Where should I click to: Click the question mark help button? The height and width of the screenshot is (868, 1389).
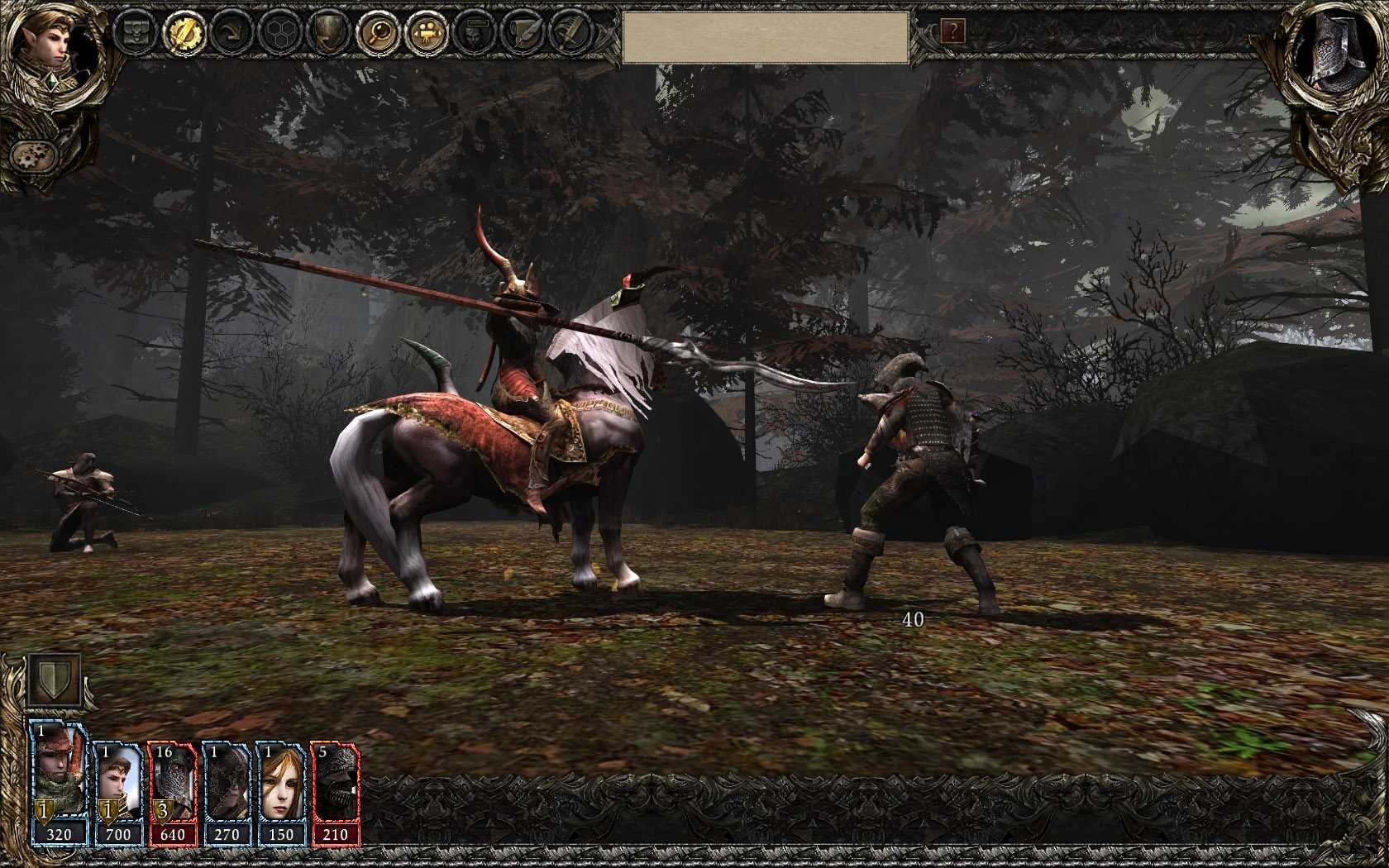954,31
